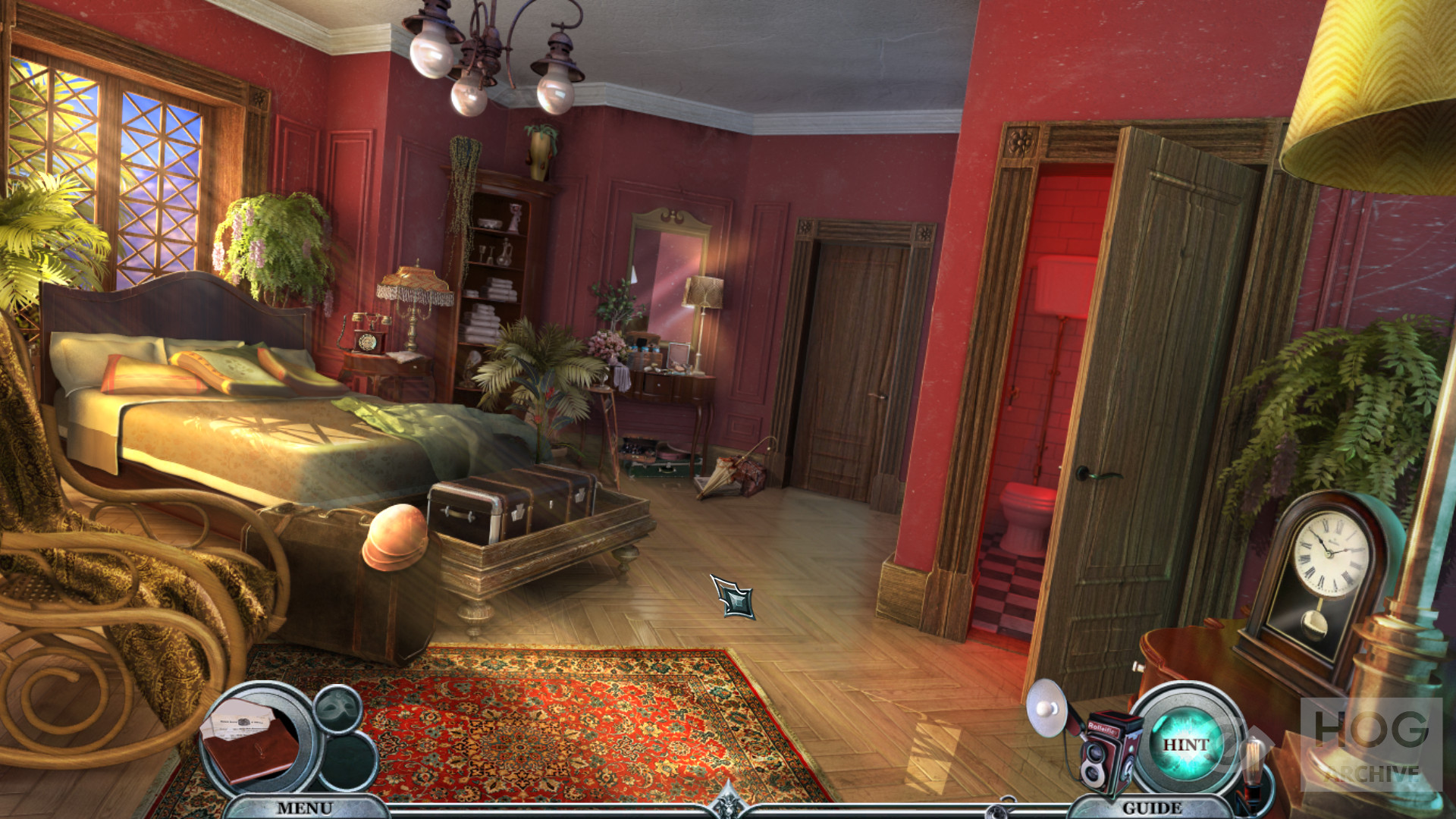The image size is (1456, 819).
Task: Use the glowing Hint button
Action: pos(1186,744)
